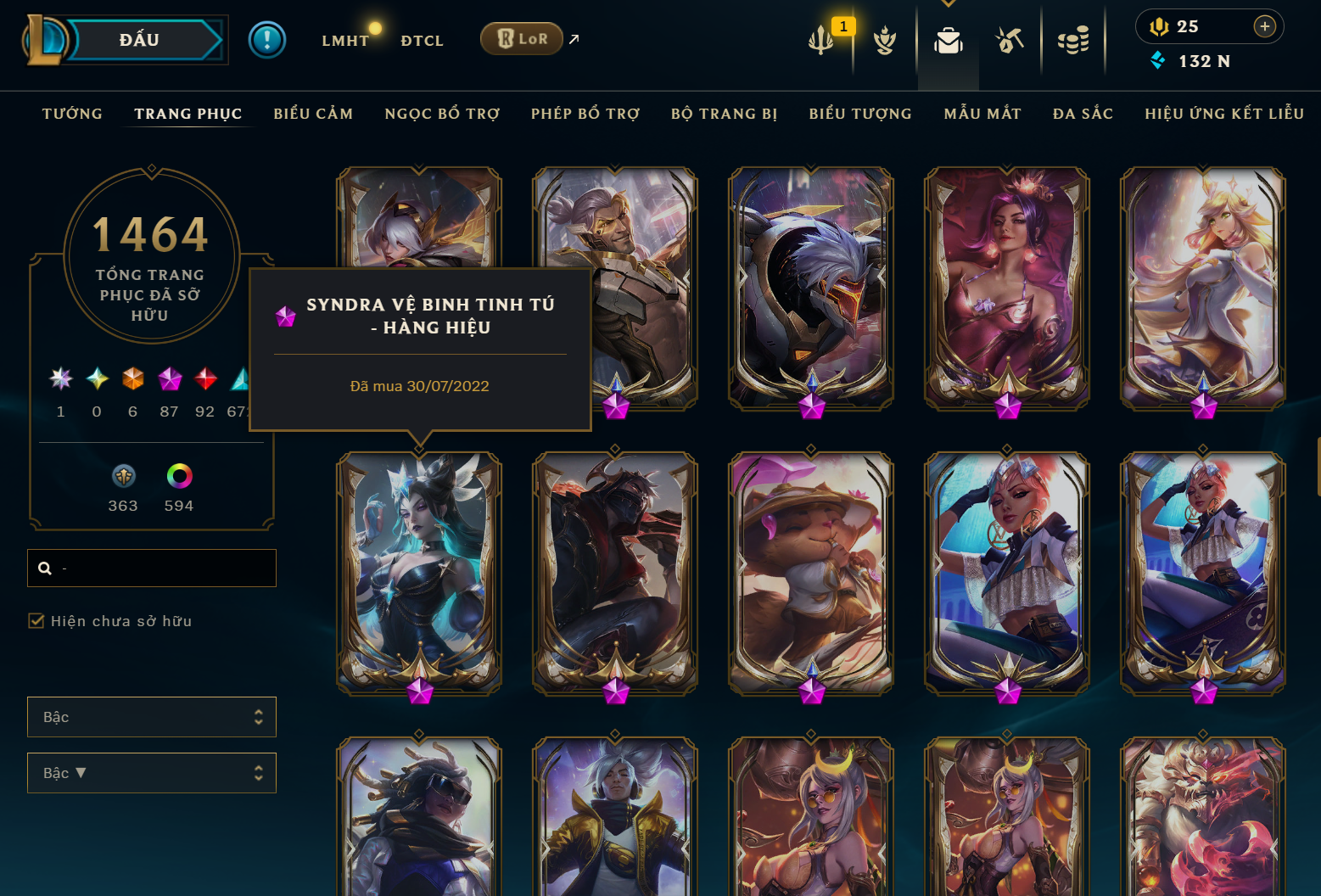Click the rainbow chroma wheel showing 594

point(179,477)
